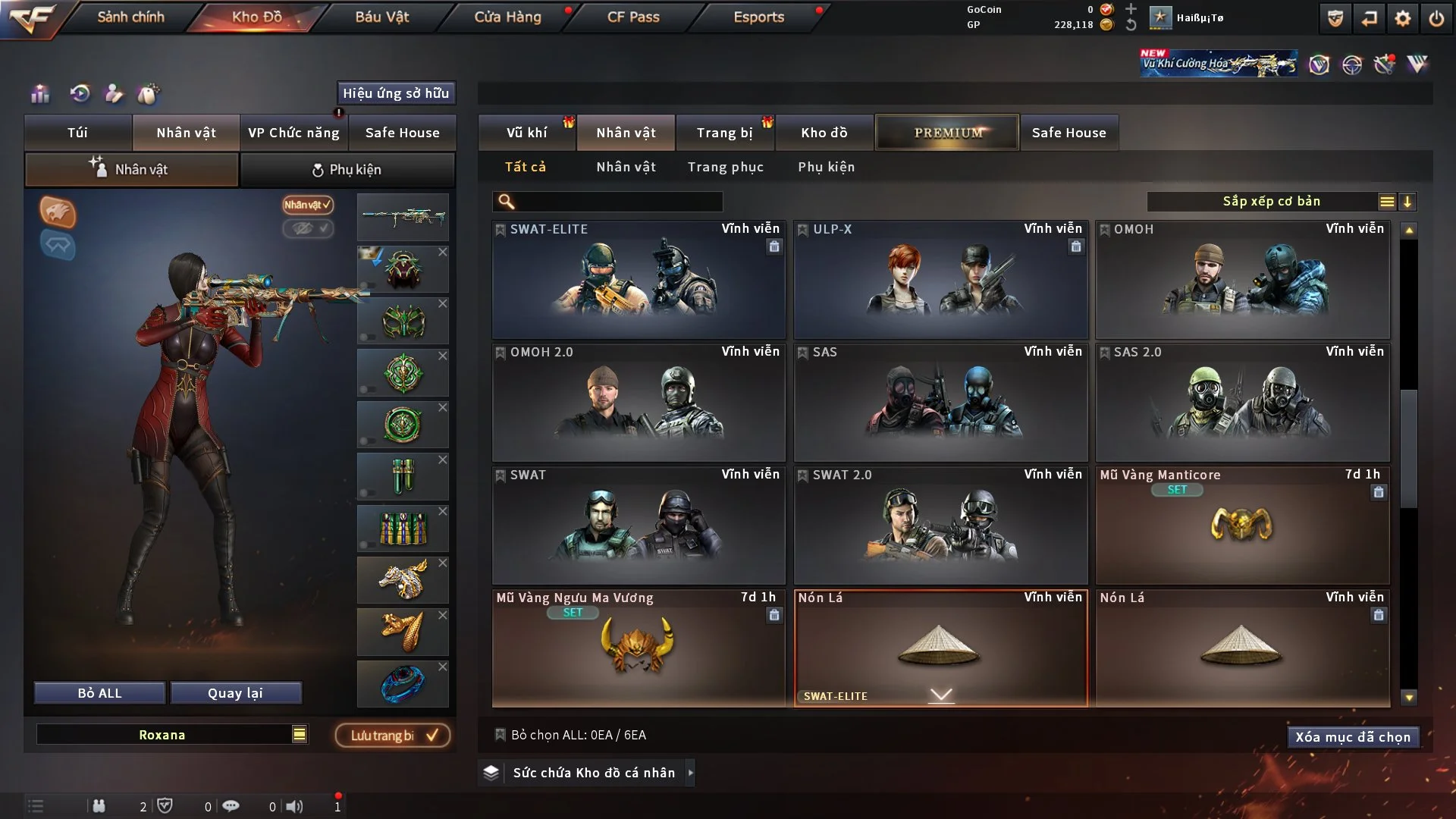Choose the Phụ kiện filter
Screen dimensions: 1456x819
click(826, 167)
